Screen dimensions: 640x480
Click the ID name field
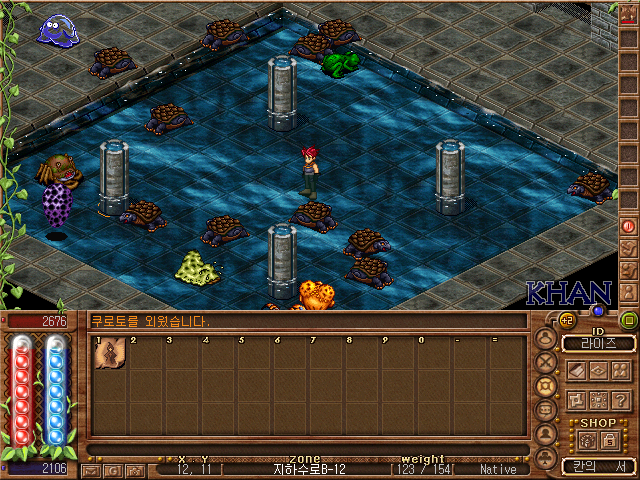tap(599, 343)
